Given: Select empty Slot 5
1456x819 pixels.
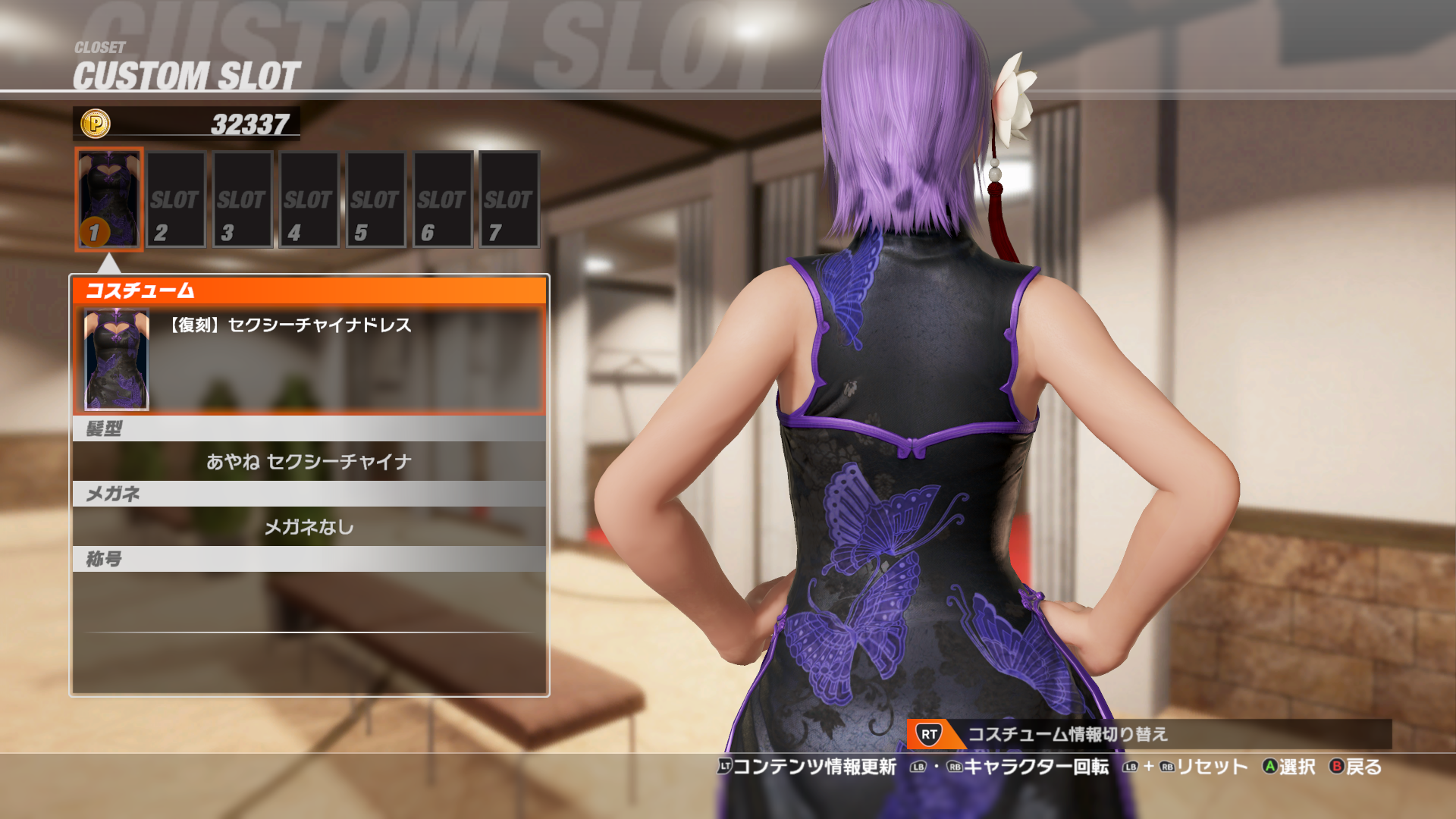Looking at the screenshot, I should [x=375, y=199].
